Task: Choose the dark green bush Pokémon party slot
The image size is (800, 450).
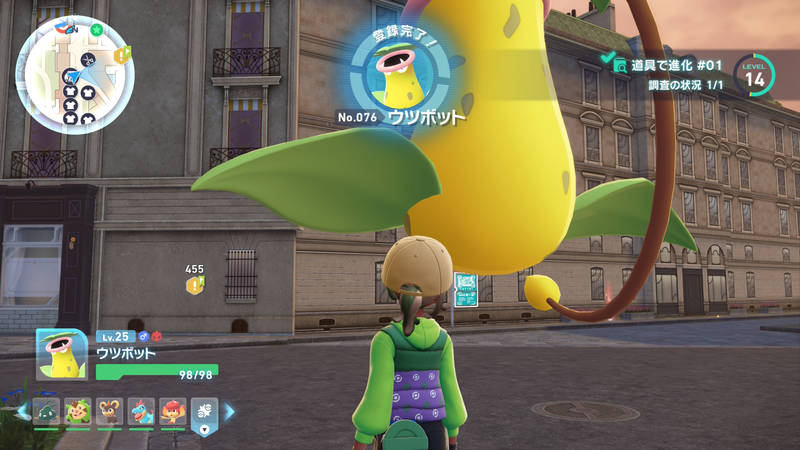Action: click(47, 411)
